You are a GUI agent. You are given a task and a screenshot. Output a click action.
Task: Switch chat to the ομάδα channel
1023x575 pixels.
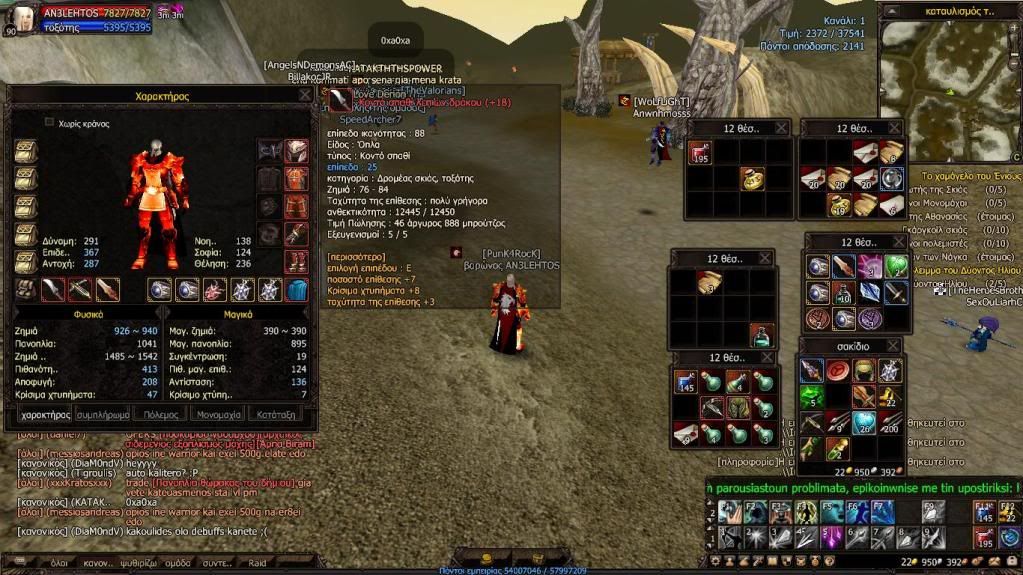(177, 563)
